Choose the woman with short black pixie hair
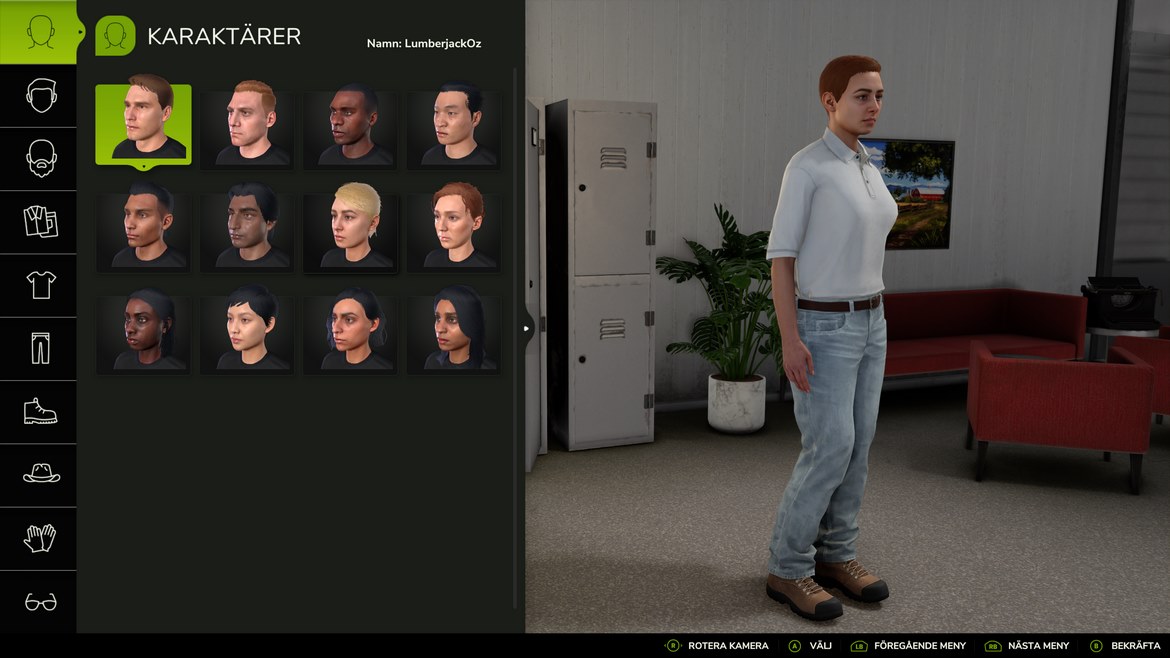 point(248,331)
